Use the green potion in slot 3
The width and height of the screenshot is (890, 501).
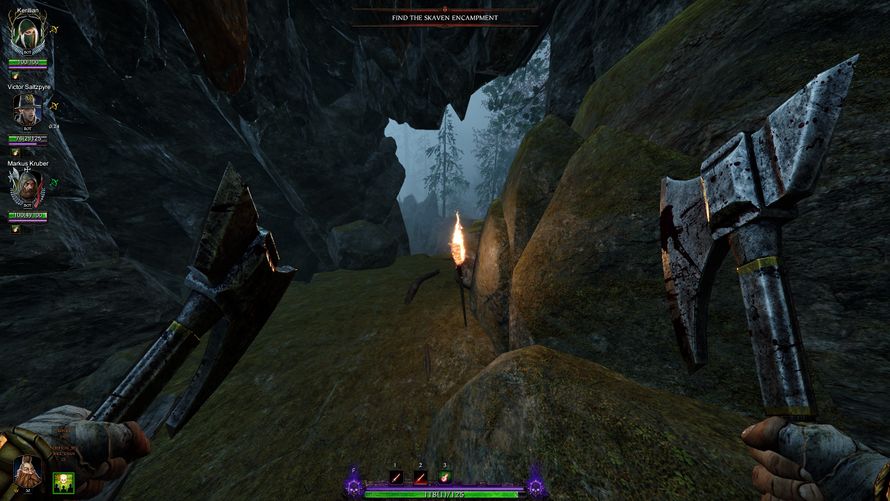click(x=444, y=477)
